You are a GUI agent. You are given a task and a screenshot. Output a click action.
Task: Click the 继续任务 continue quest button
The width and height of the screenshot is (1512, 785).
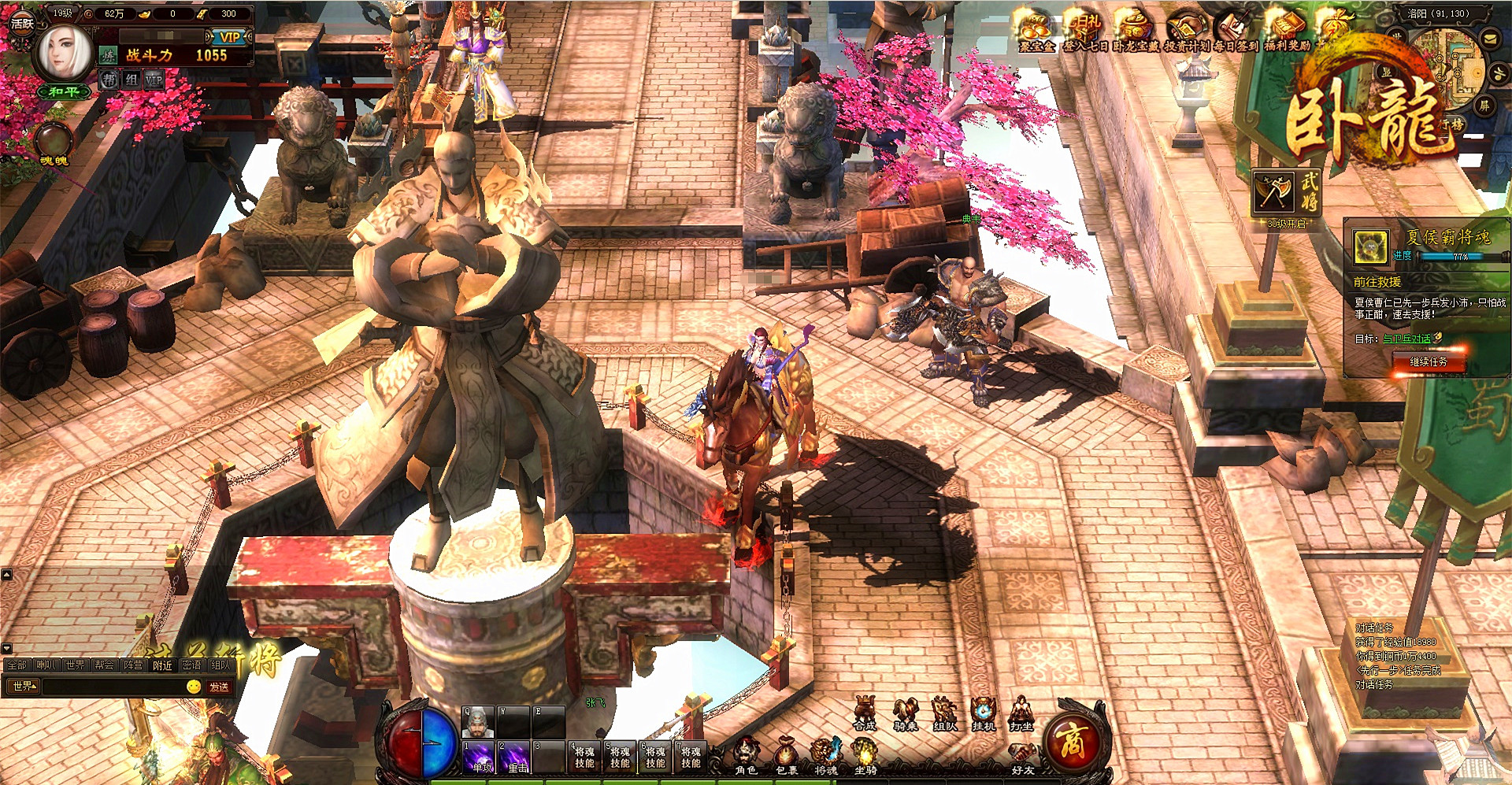click(1428, 361)
